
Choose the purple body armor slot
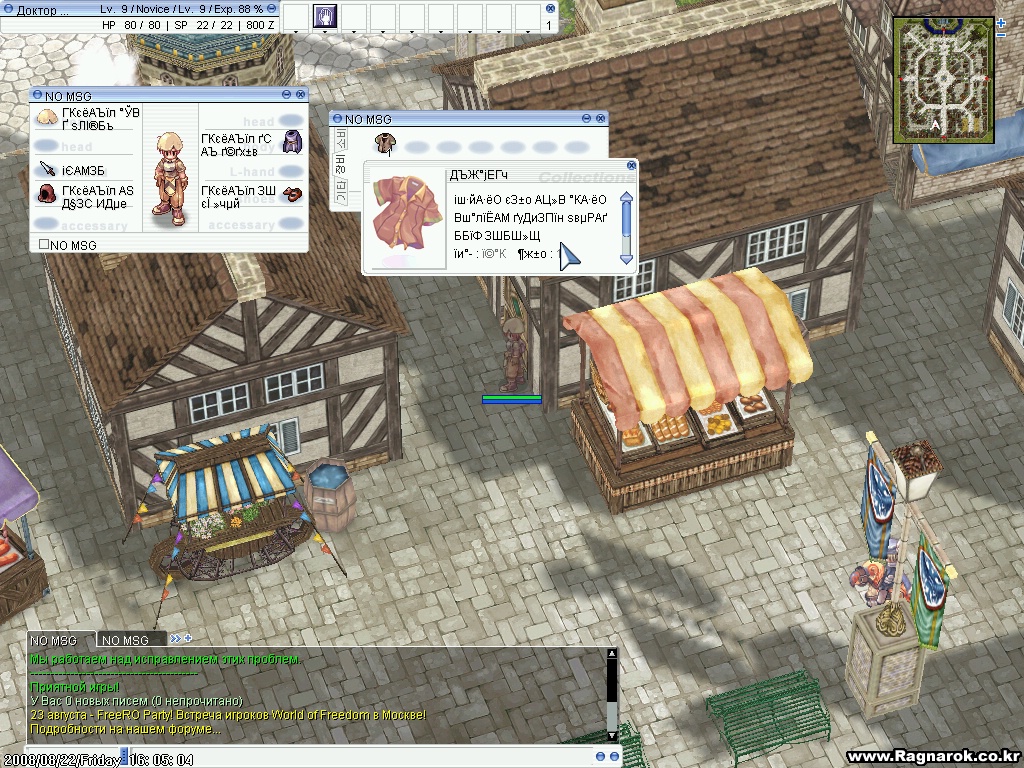pos(291,142)
